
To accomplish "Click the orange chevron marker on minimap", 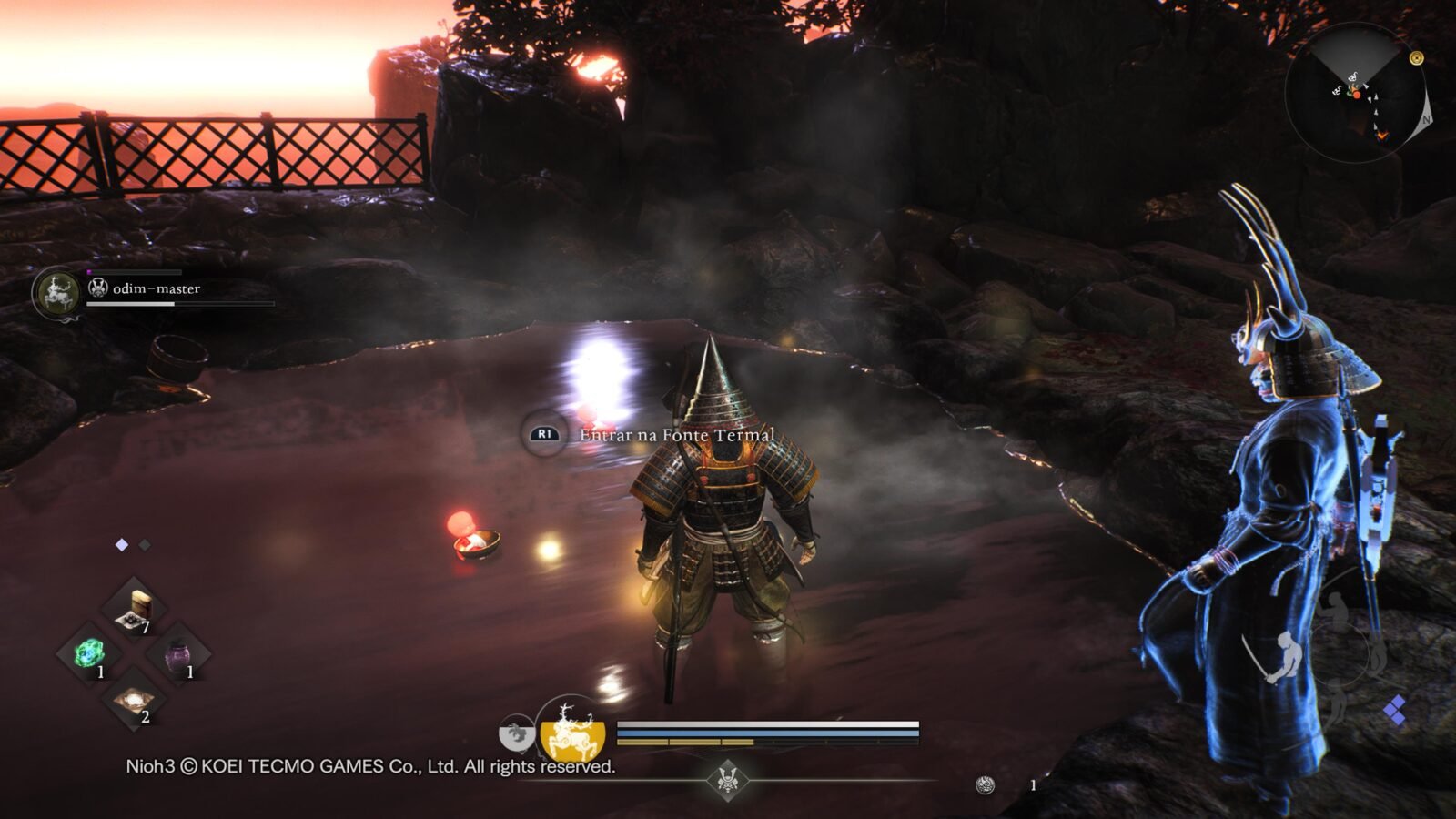I will (1382, 136).
